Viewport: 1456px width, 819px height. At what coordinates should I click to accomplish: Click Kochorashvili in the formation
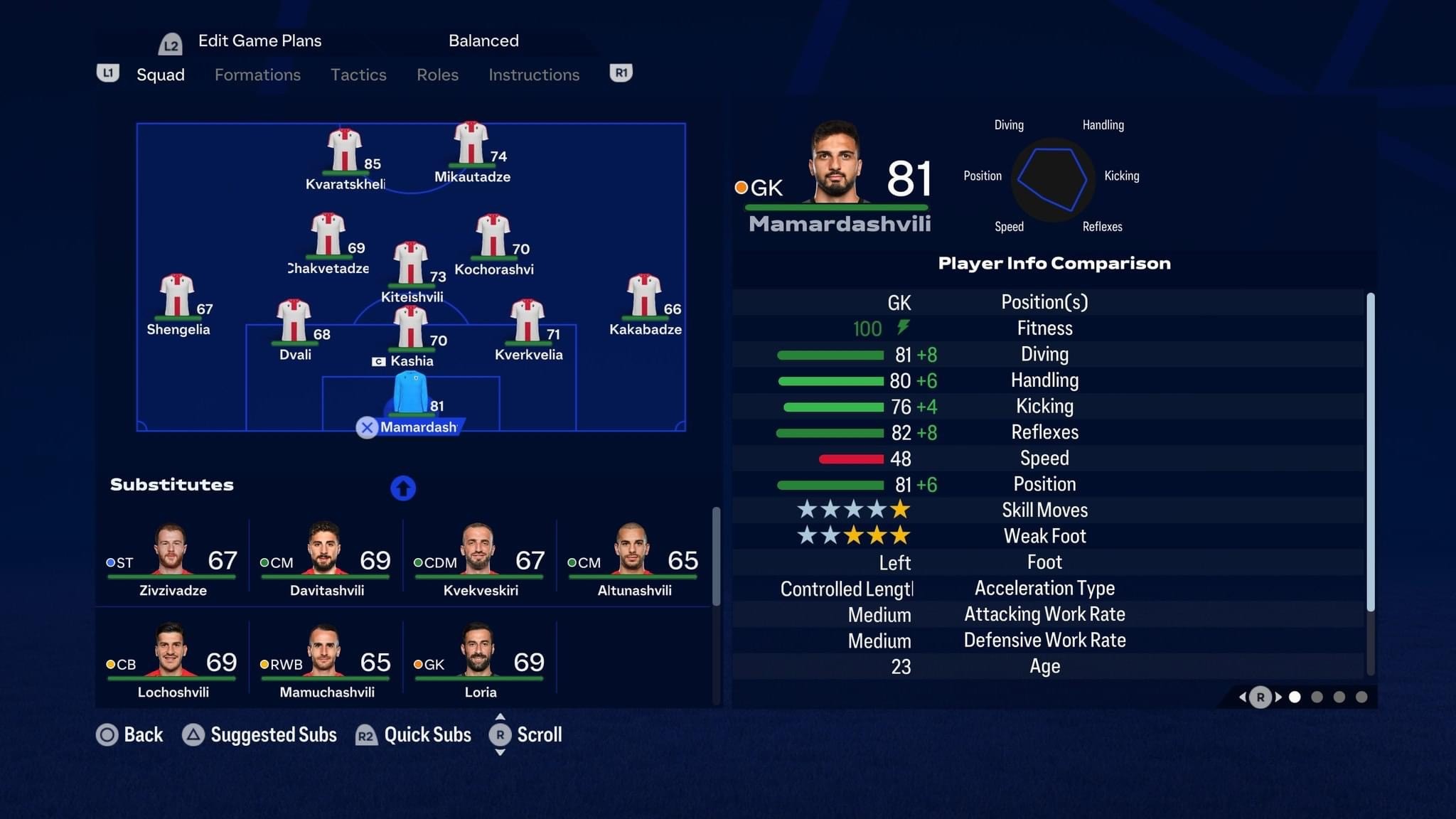click(493, 237)
